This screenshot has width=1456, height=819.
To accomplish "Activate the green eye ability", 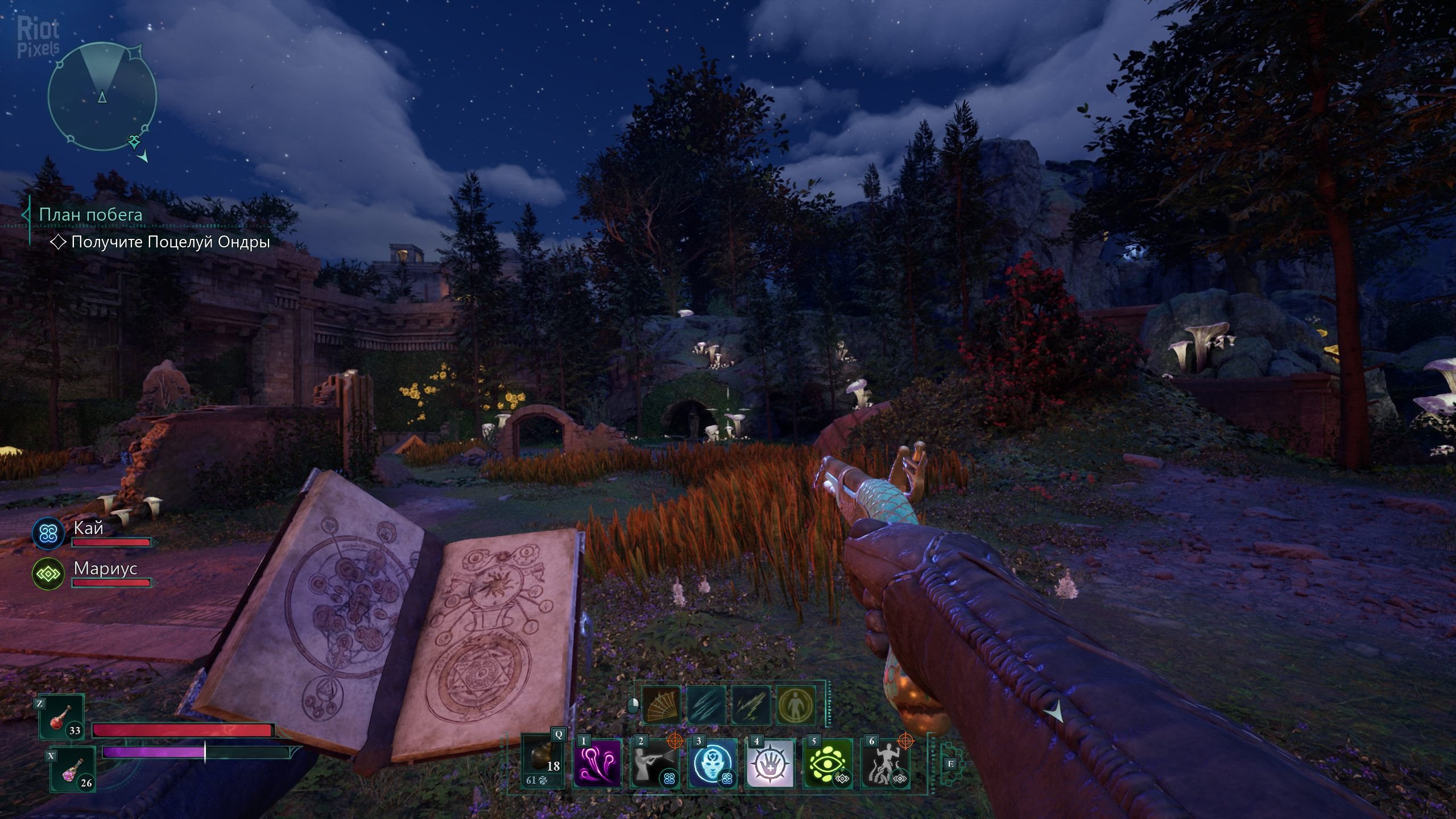I will point(828,762).
